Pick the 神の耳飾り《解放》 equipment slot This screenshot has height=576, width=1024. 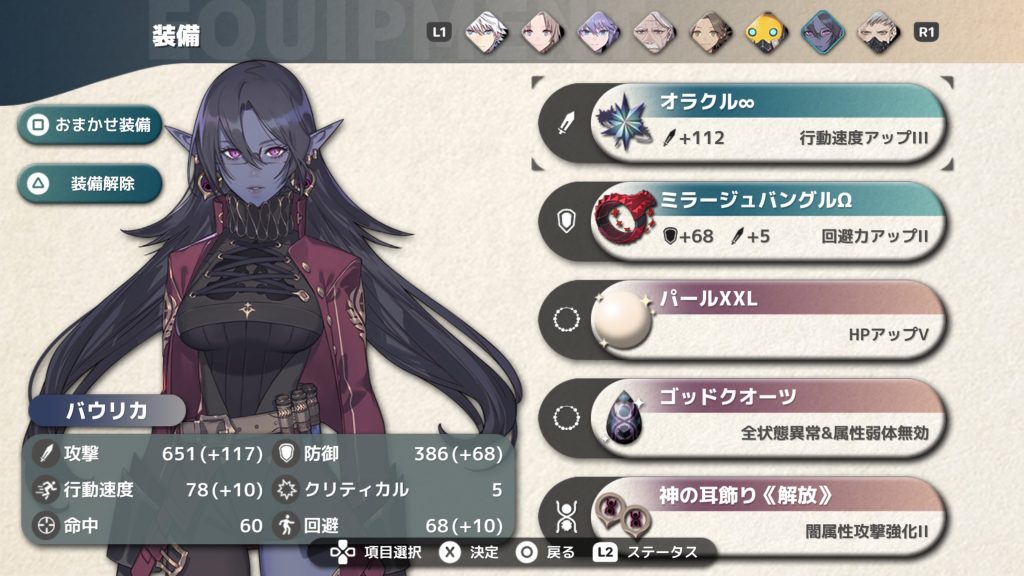coord(768,512)
